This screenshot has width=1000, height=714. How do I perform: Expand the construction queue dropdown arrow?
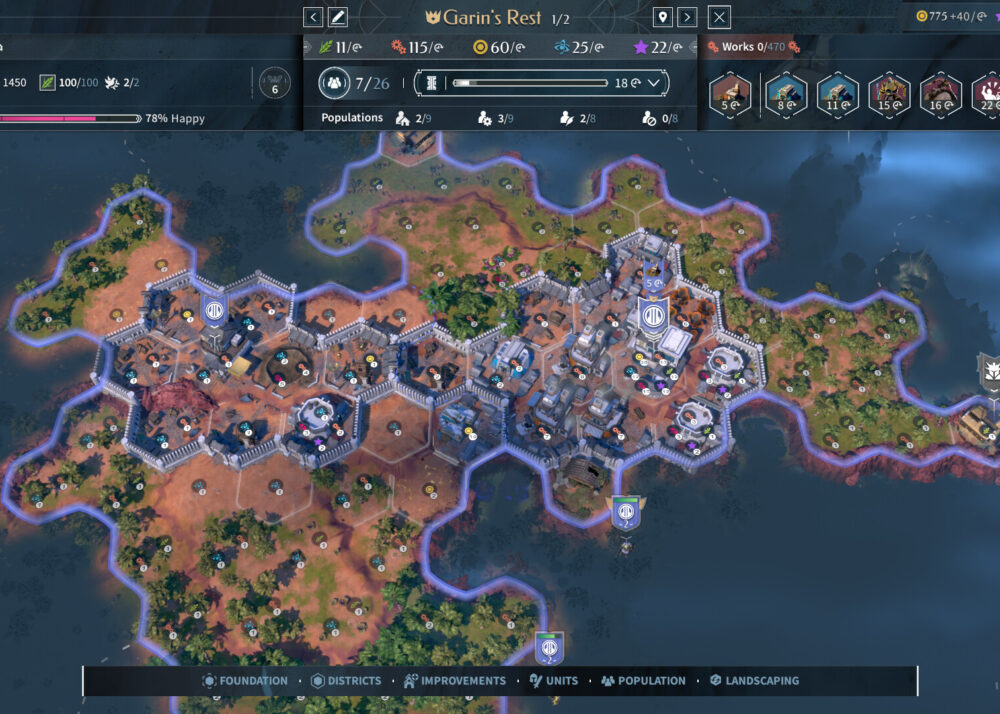point(654,83)
